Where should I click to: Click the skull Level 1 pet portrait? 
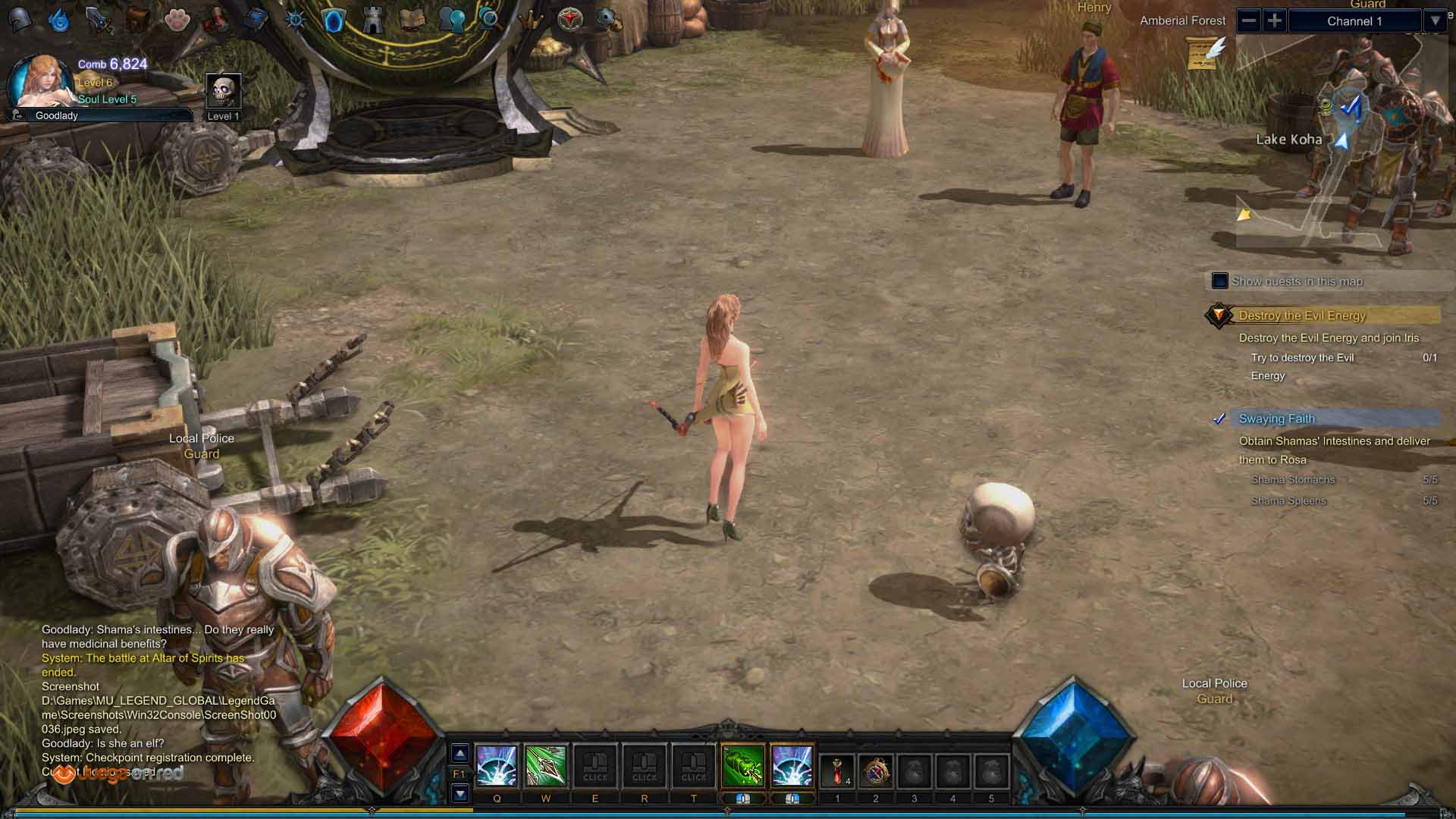pyautogui.click(x=224, y=92)
